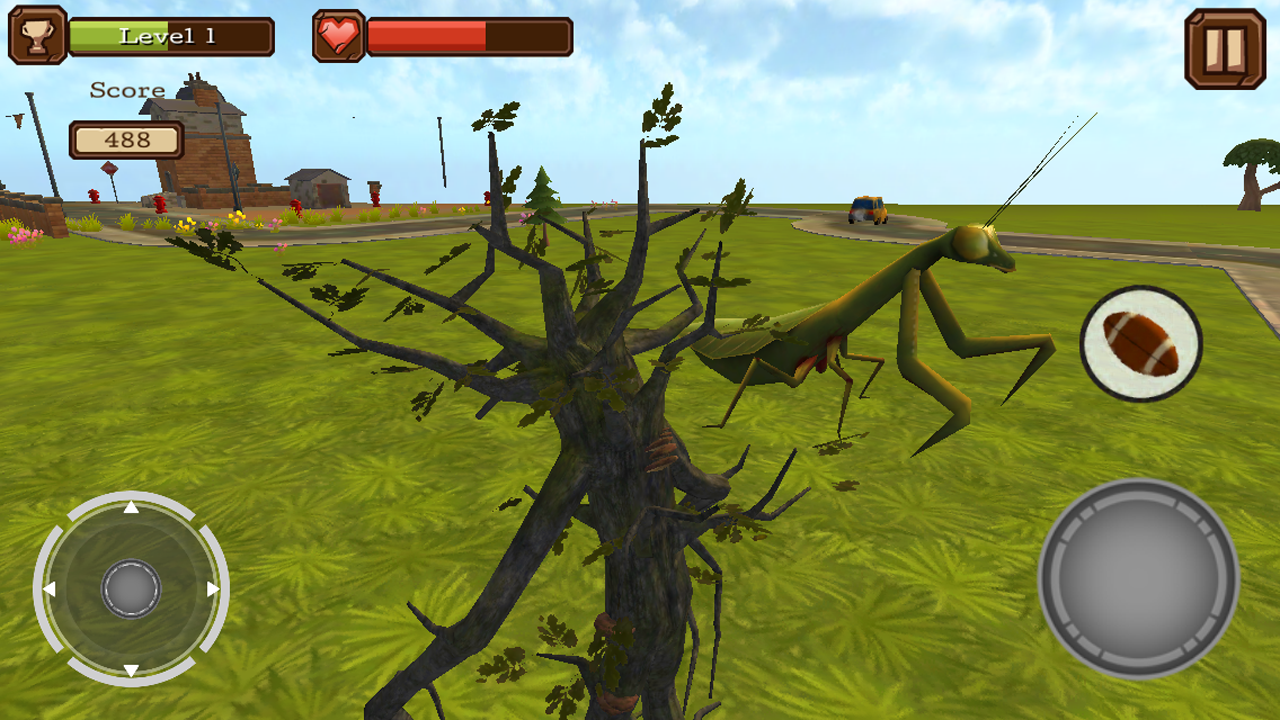Screen dimensions: 1280x720
Task: Tap the Score label above the counter
Action: coord(126,89)
